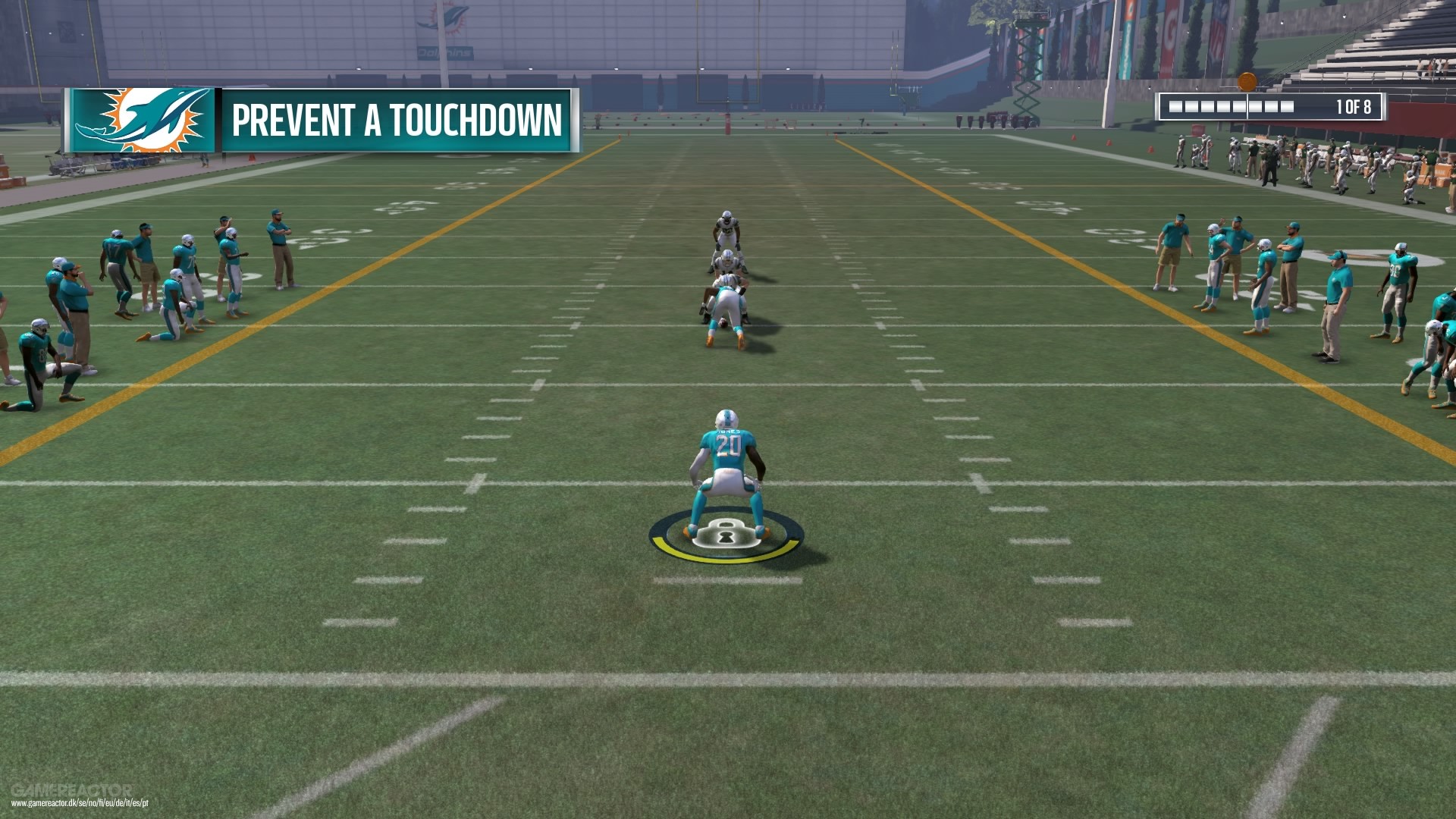Click the eighth segment of the progress bar
The height and width of the screenshot is (819, 1456).
click(x=1287, y=106)
